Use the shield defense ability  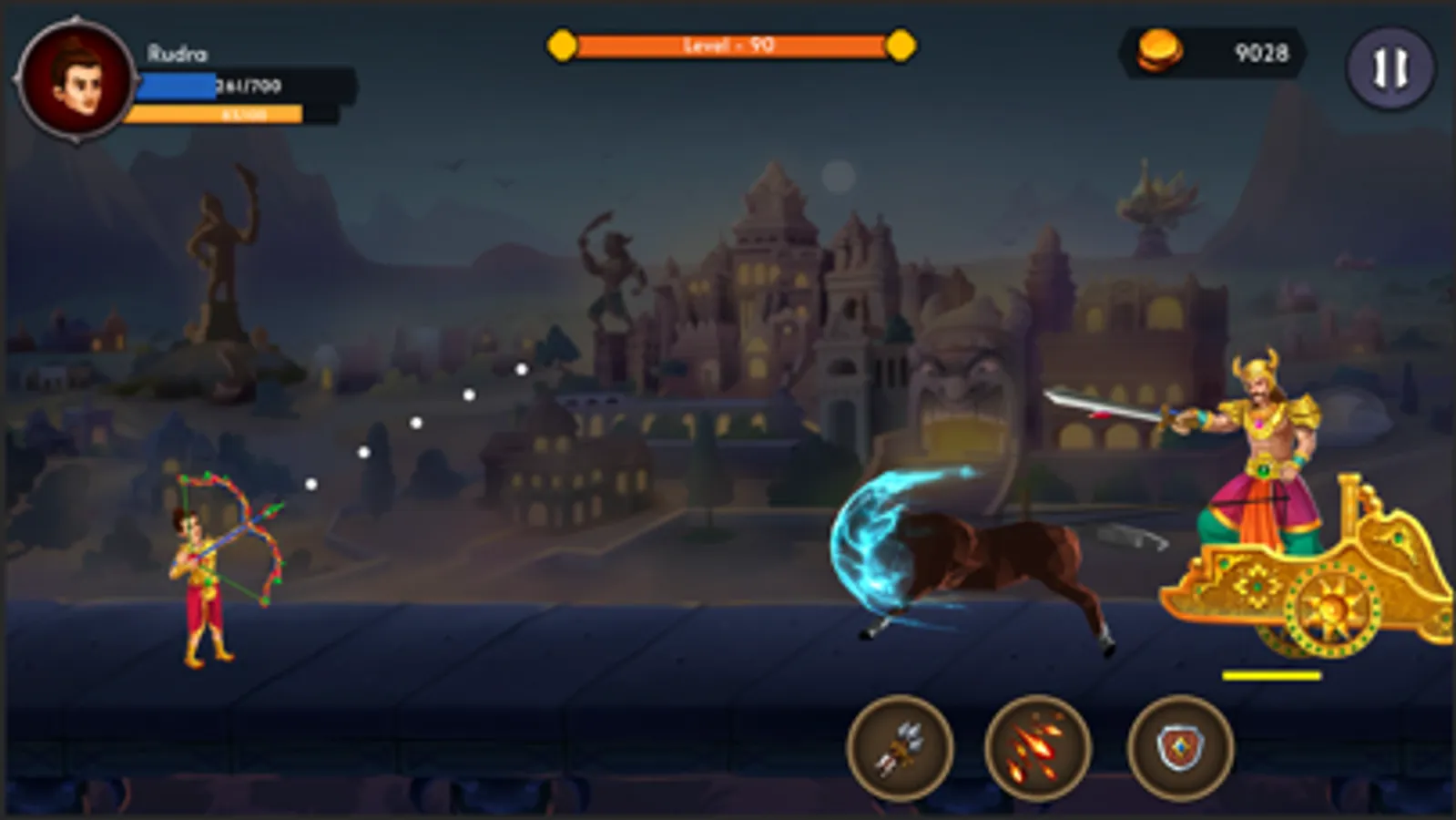(1179, 747)
